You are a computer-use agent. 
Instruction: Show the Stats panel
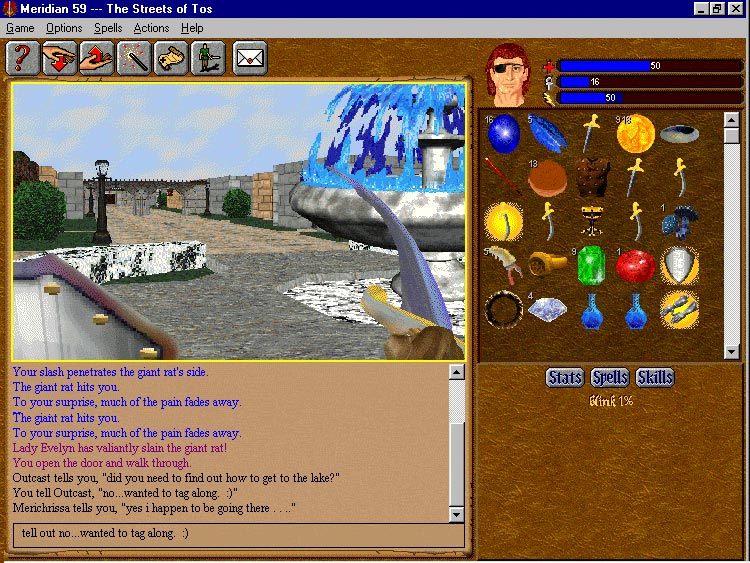[x=565, y=377]
